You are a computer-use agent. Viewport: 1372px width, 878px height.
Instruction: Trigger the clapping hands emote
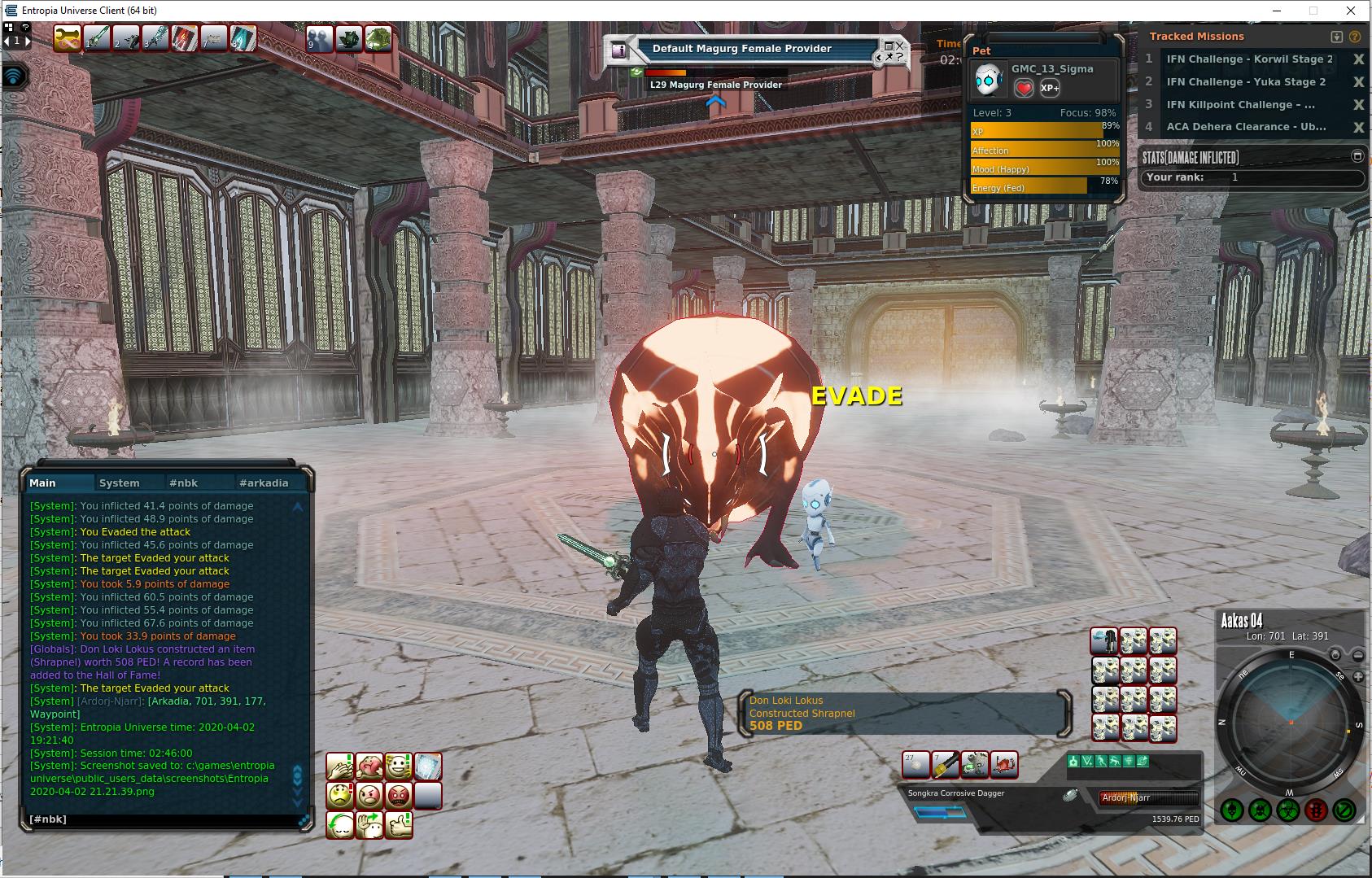(x=339, y=766)
